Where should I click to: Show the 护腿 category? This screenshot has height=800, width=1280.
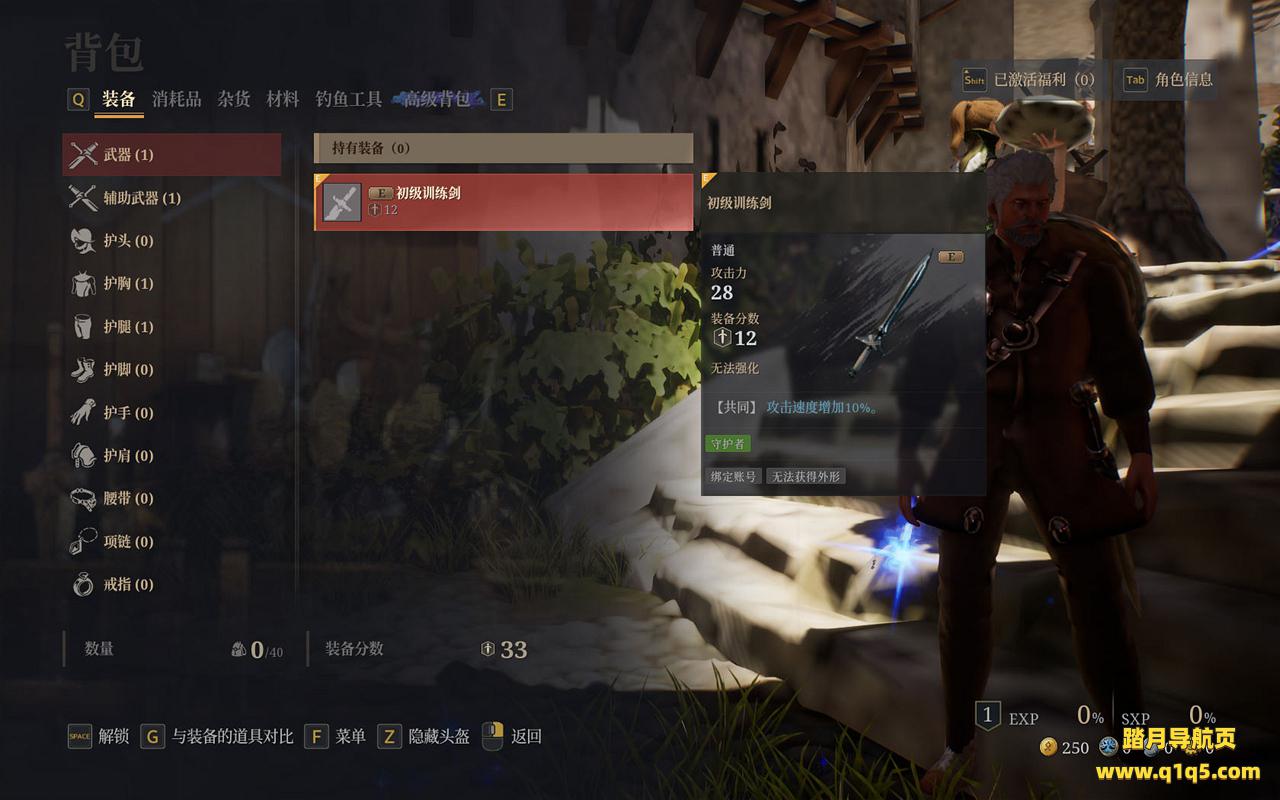(x=128, y=327)
